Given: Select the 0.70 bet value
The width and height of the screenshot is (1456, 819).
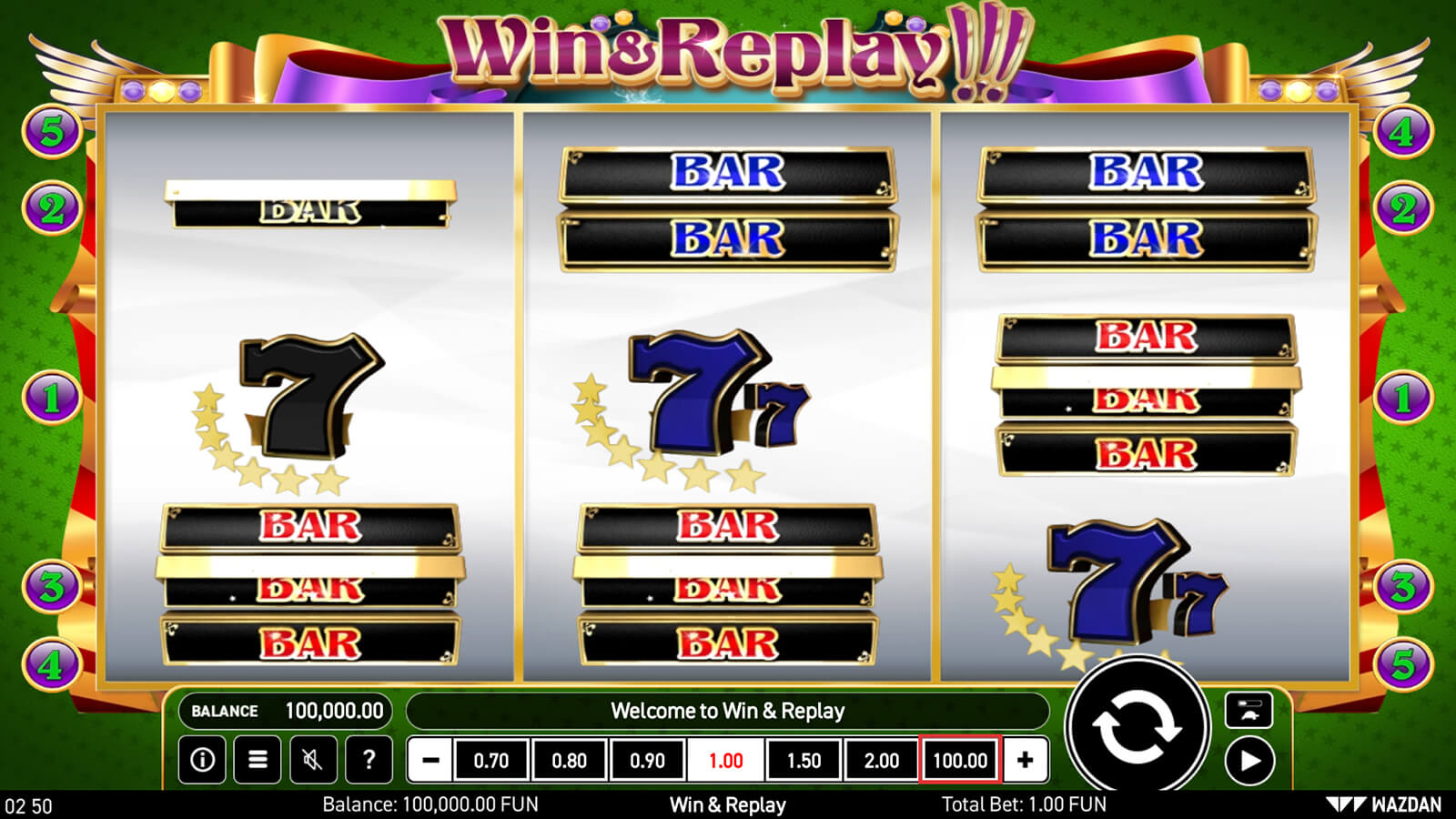Looking at the screenshot, I should (491, 760).
